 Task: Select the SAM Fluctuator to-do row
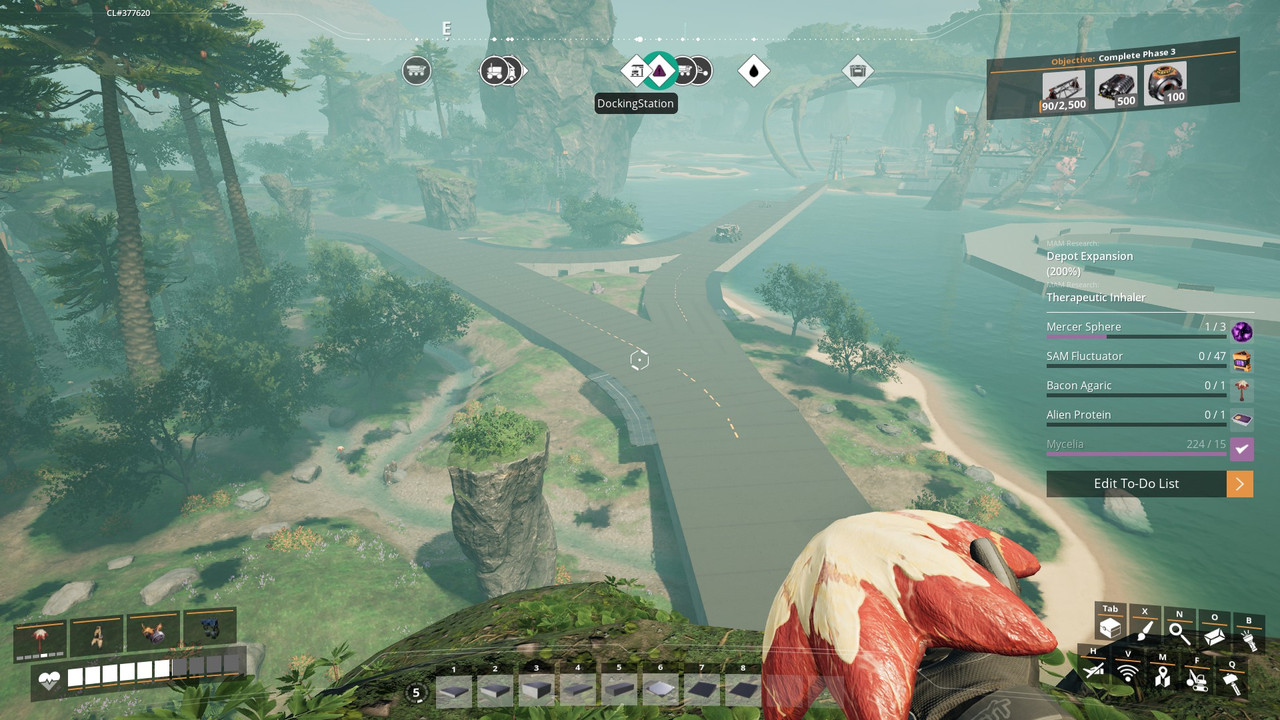[1136, 357]
